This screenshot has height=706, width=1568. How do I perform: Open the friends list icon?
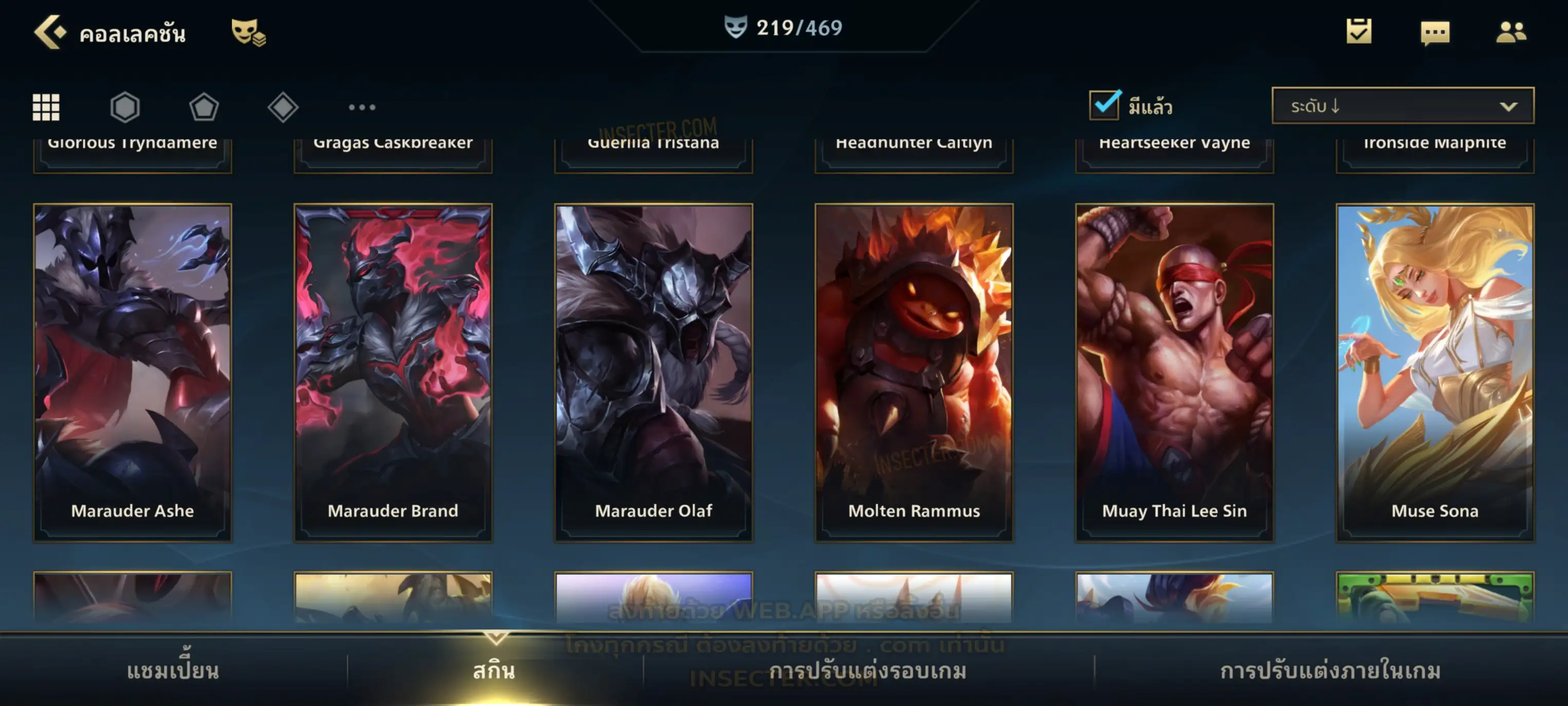pos(1511,32)
